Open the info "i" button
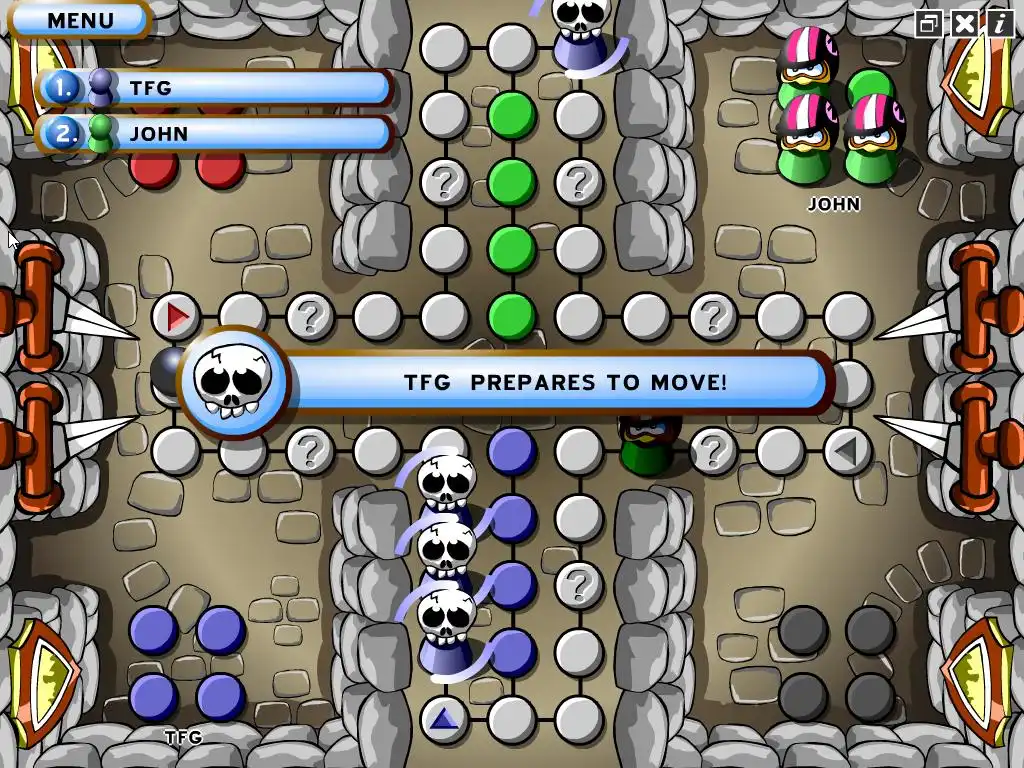The width and height of the screenshot is (1024, 768). (999, 23)
